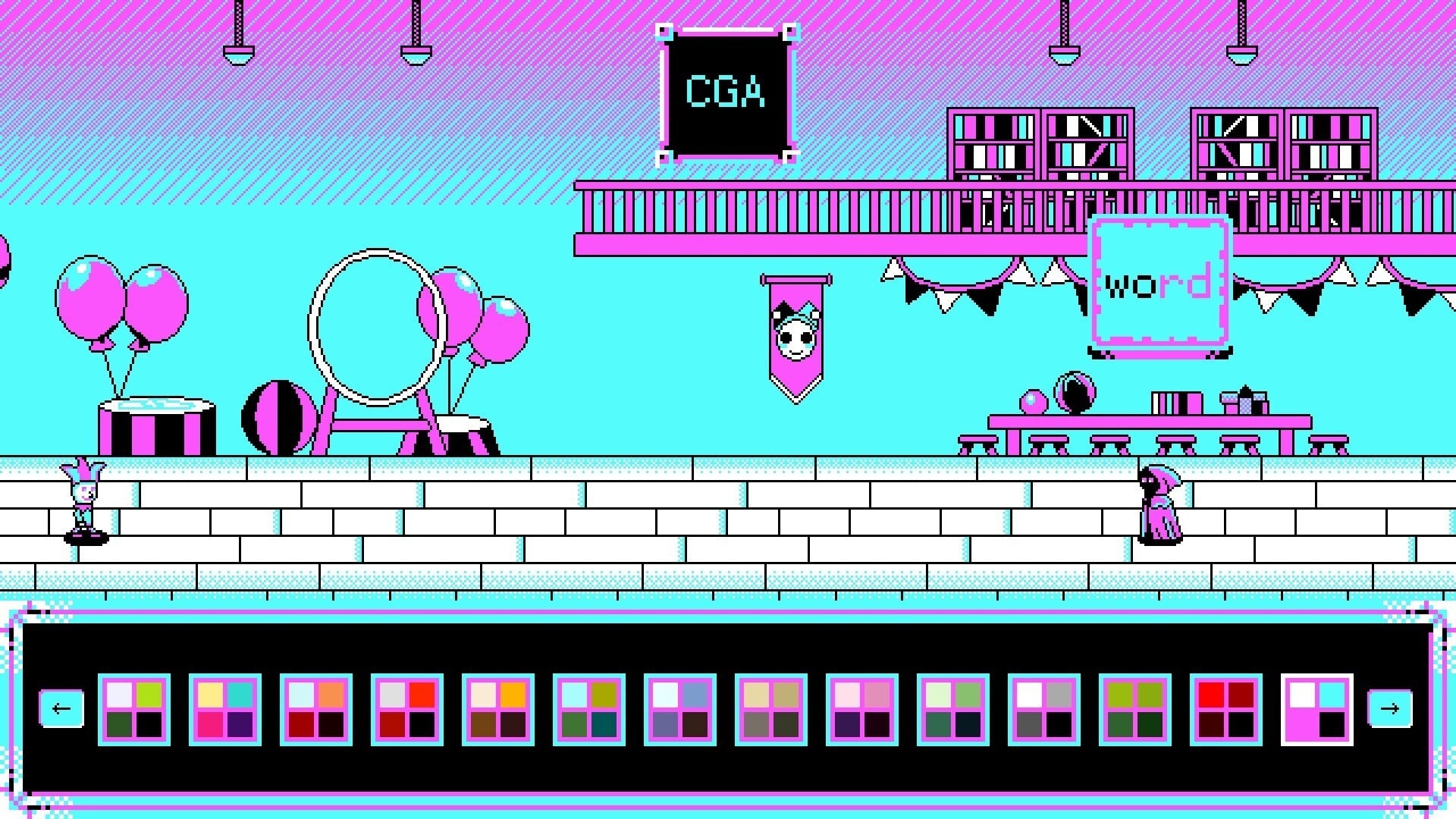This screenshot has height=819, width=1456.
Task: Apply the light gray and bright red palette
Action: (x=407, y=710)
